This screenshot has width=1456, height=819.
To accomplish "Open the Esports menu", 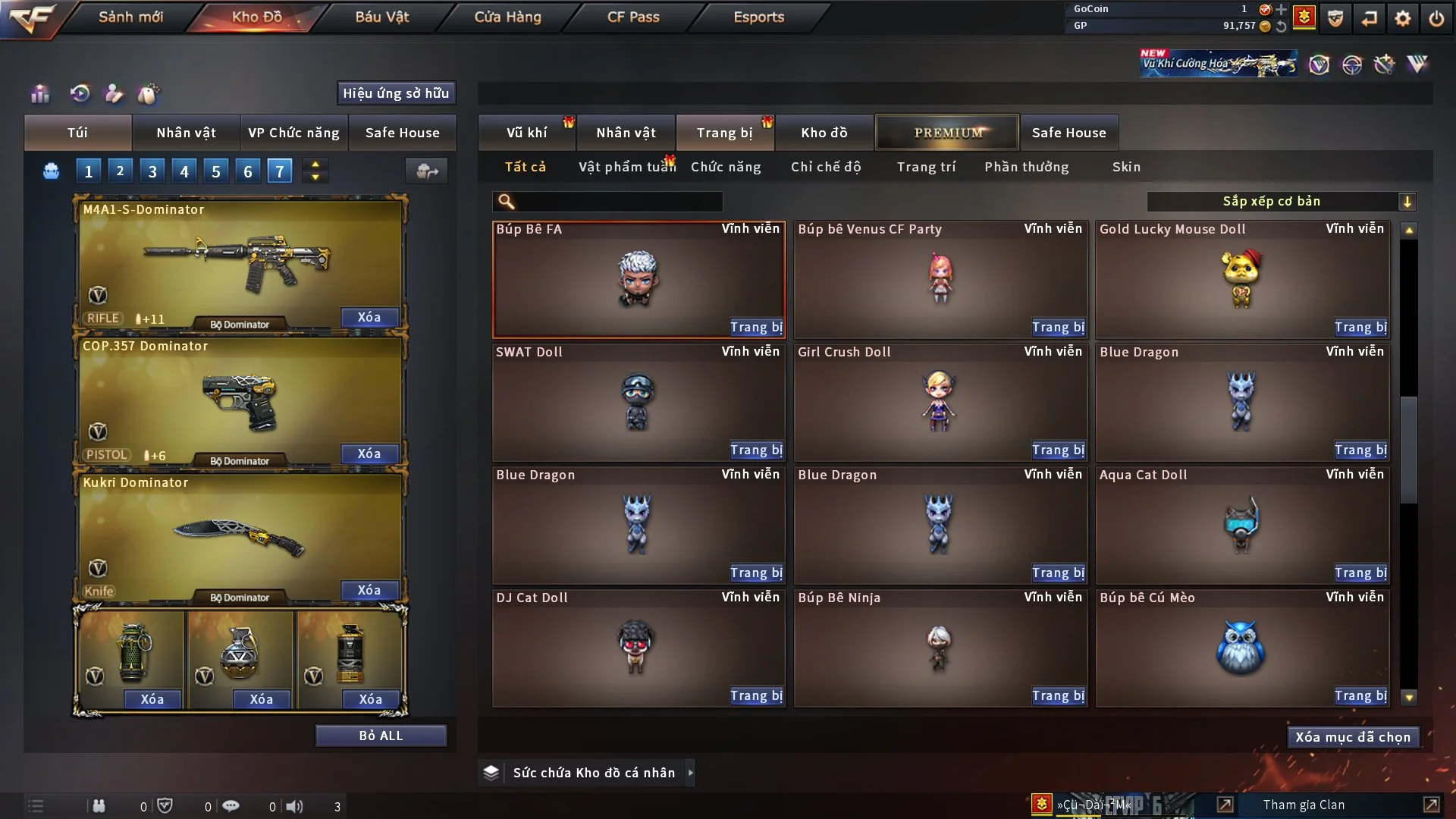I will [758, 17].
